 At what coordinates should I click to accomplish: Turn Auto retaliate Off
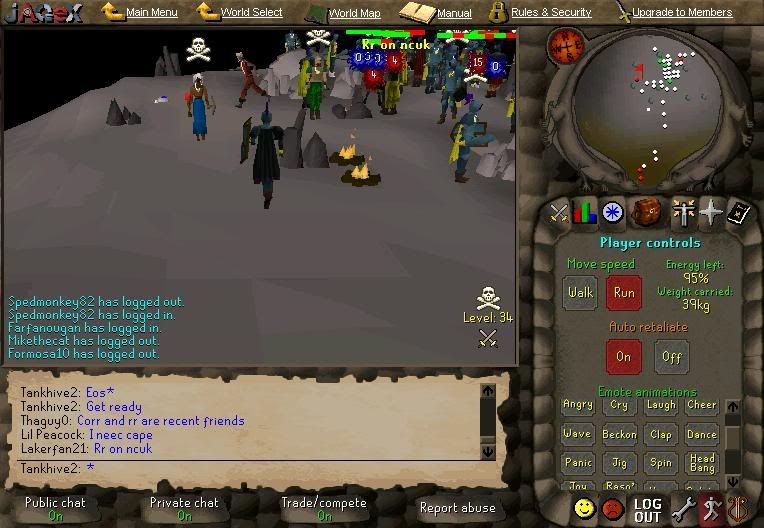[x=673, y=356]
